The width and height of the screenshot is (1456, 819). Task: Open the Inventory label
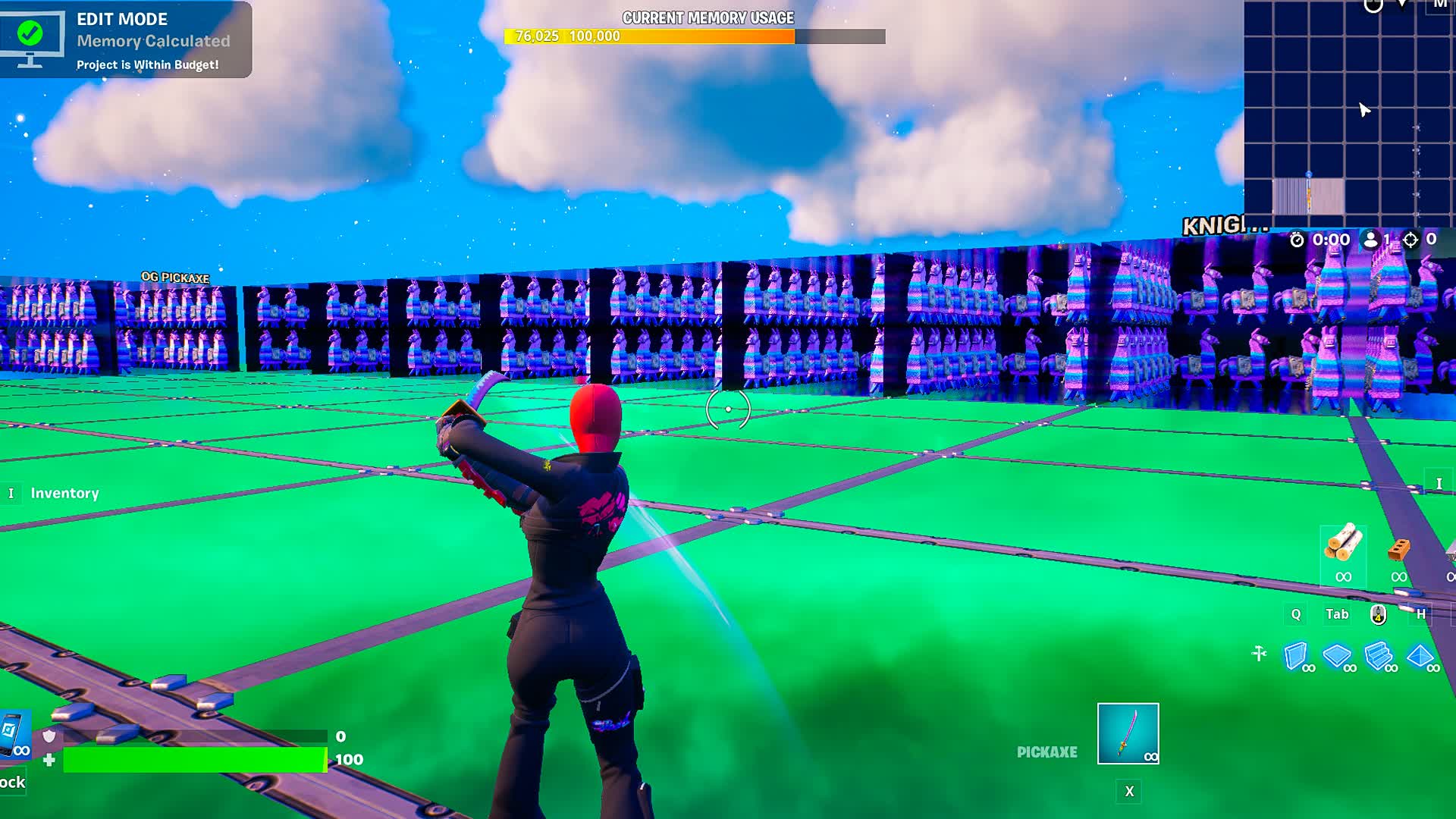pos(64,493)
